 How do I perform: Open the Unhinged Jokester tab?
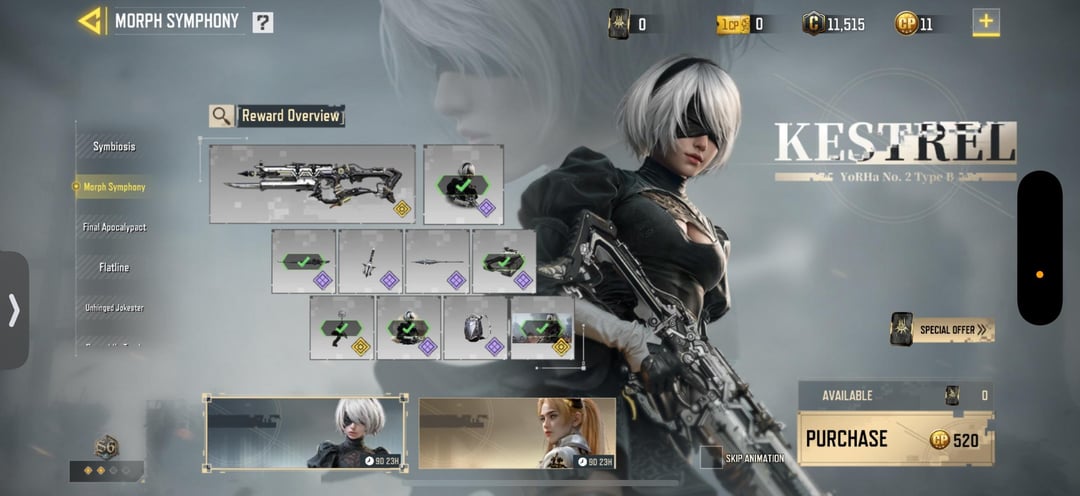tap(114, 308)
